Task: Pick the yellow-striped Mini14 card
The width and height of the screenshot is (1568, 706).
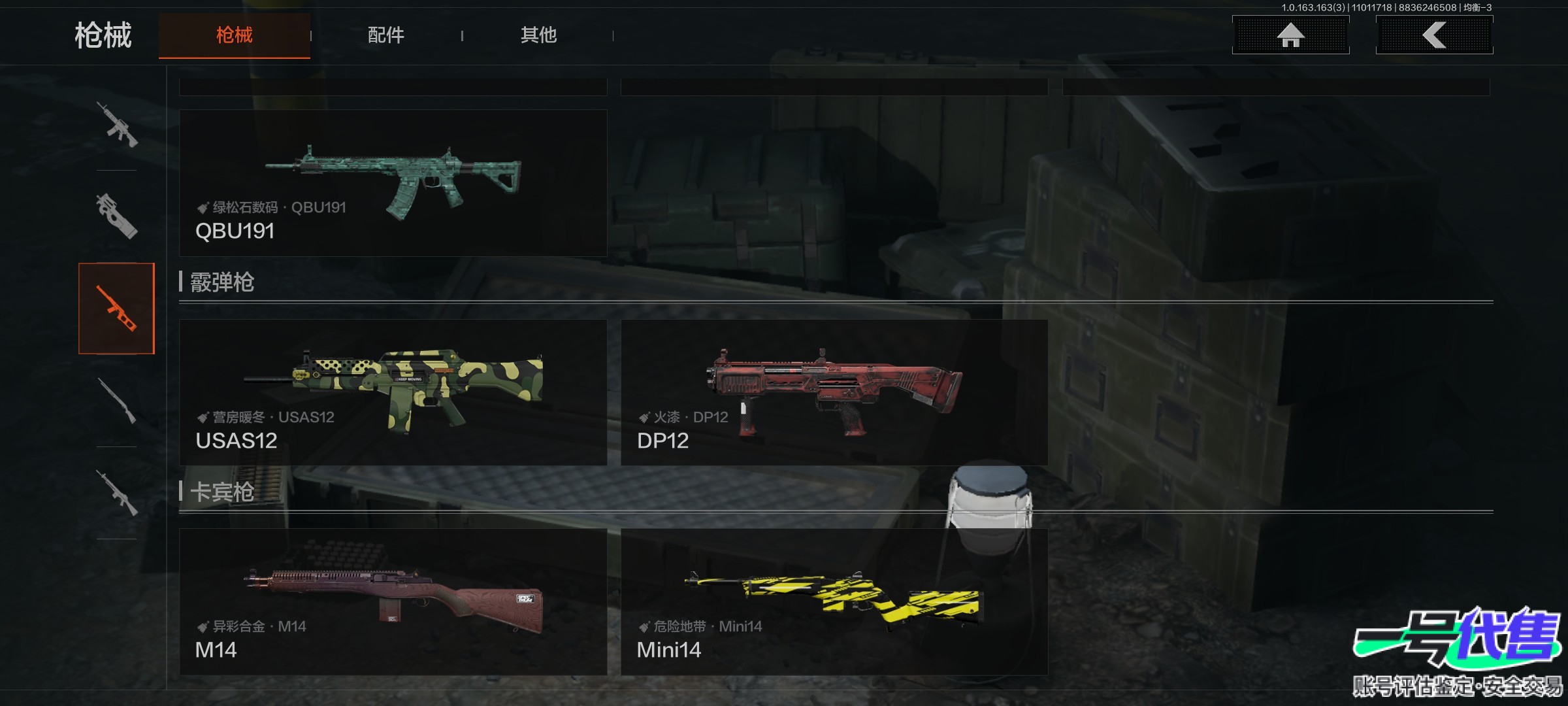Action: pyautogui.click(x=834, y=601)
